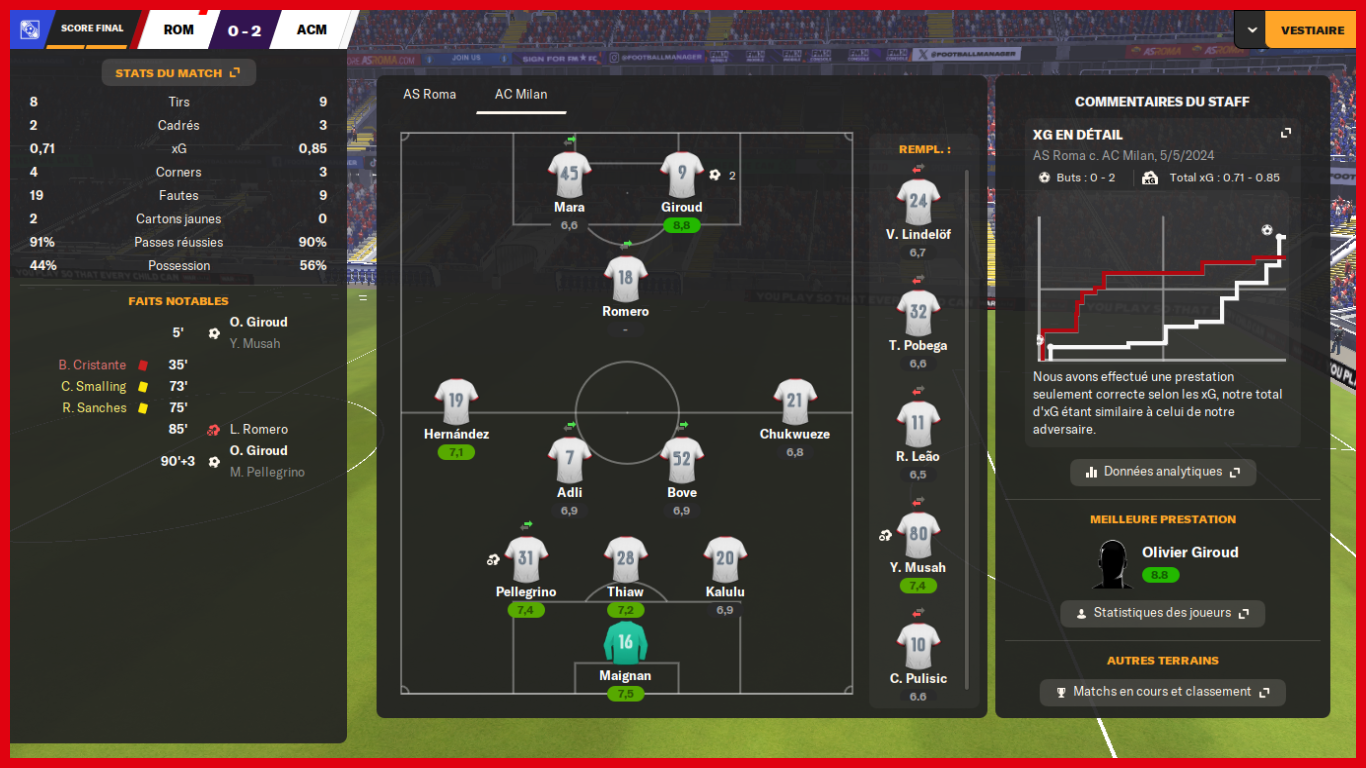
Task: Select Hernández in the lineup
Action: (456, 403)
